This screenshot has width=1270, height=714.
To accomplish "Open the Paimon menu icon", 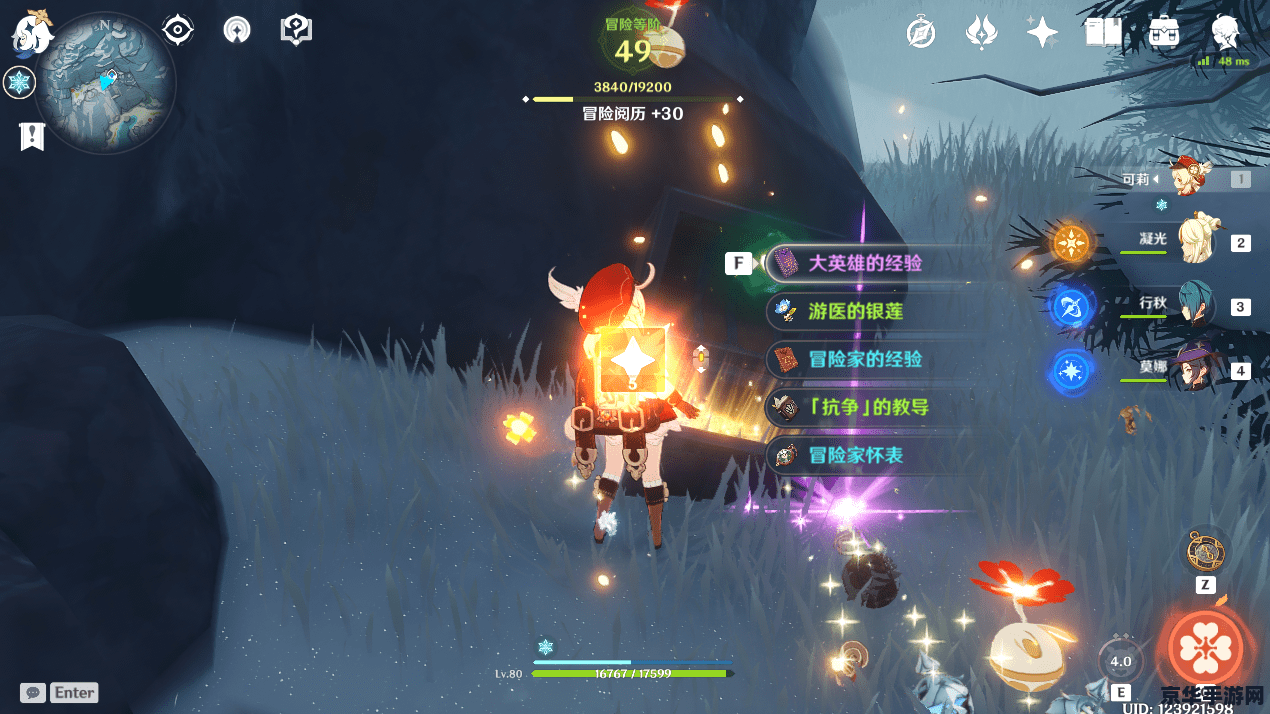I will [x=32, y=32].
